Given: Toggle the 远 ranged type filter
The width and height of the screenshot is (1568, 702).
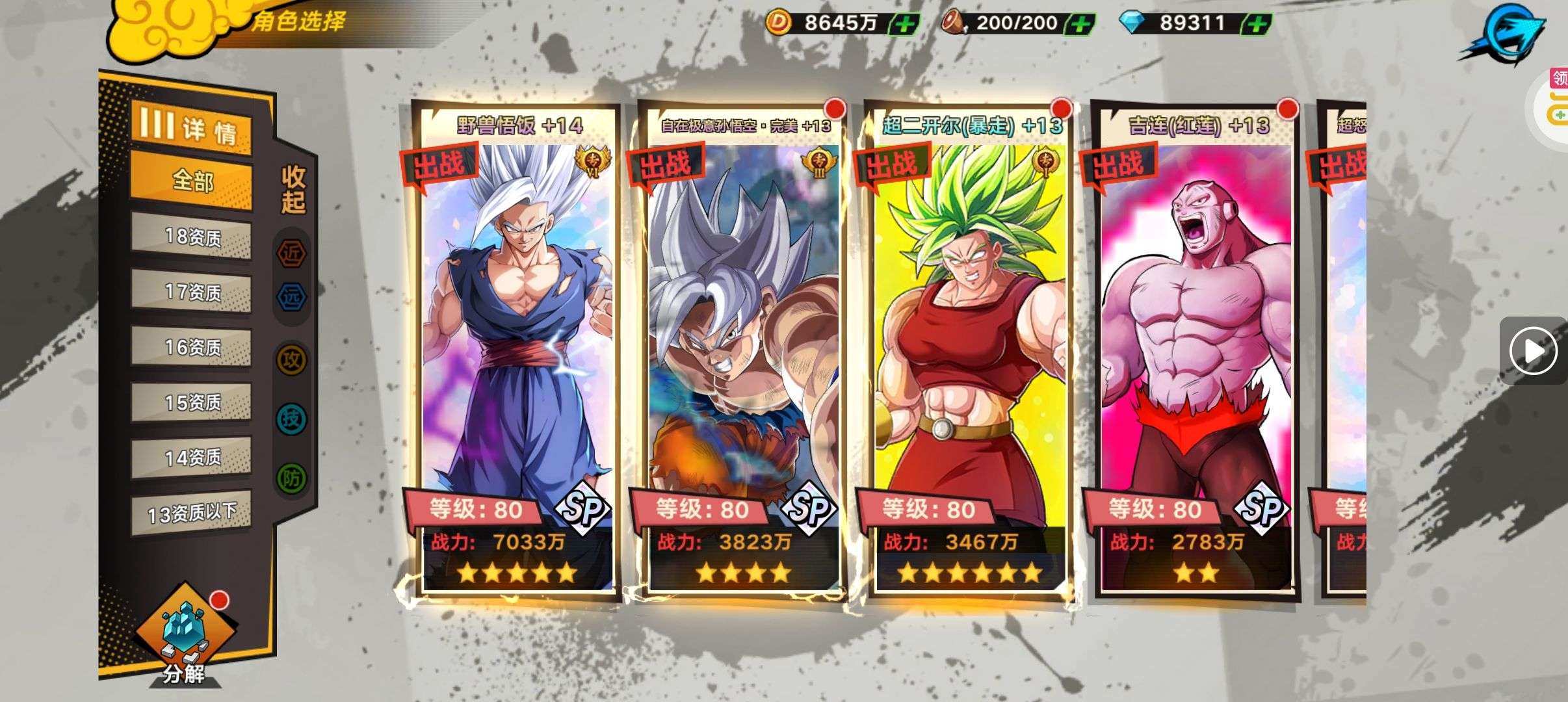Looking at the screenshot, I should pos(292,297).
